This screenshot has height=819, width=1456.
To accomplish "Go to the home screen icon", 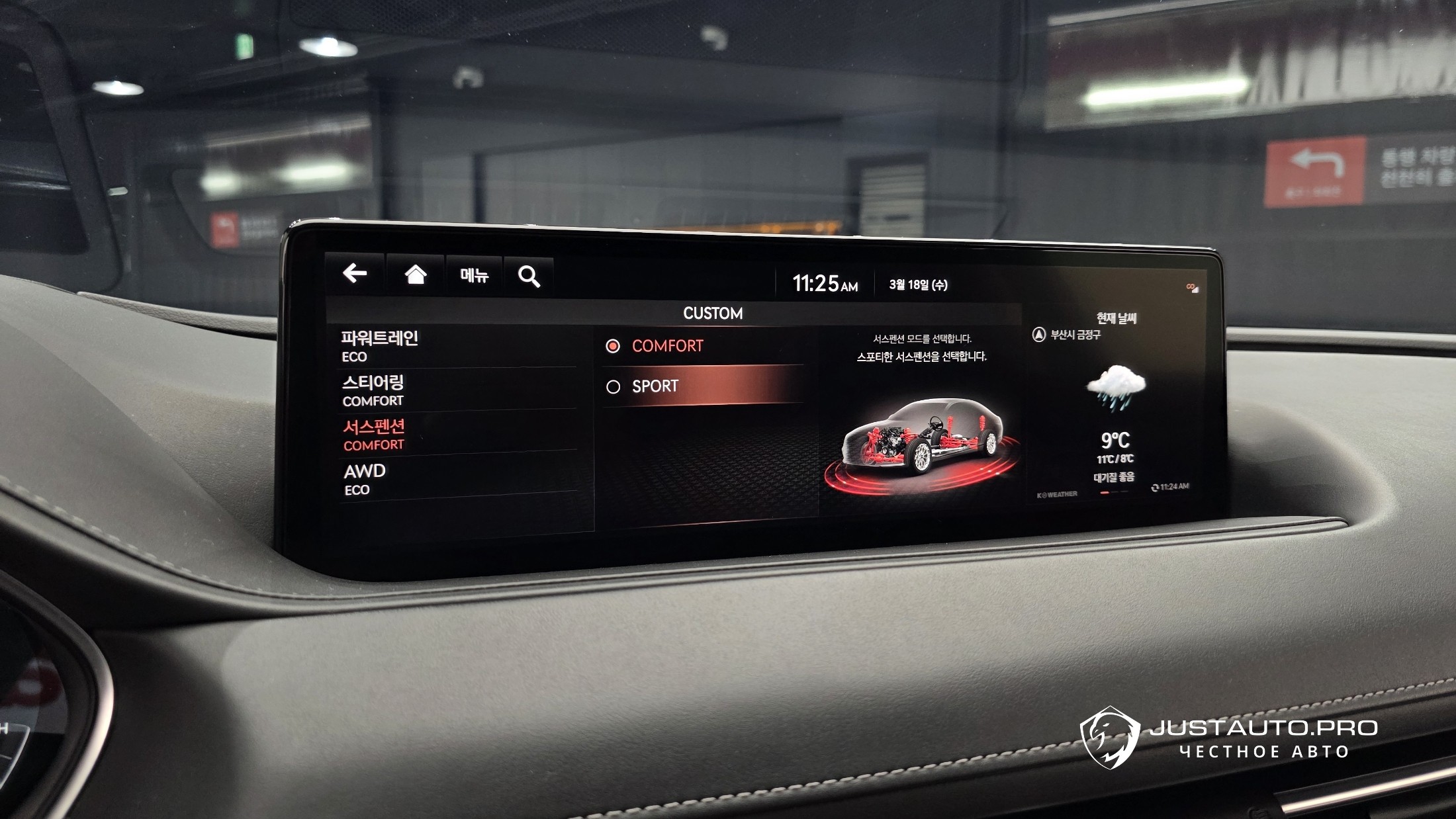I will pos(415,275).
